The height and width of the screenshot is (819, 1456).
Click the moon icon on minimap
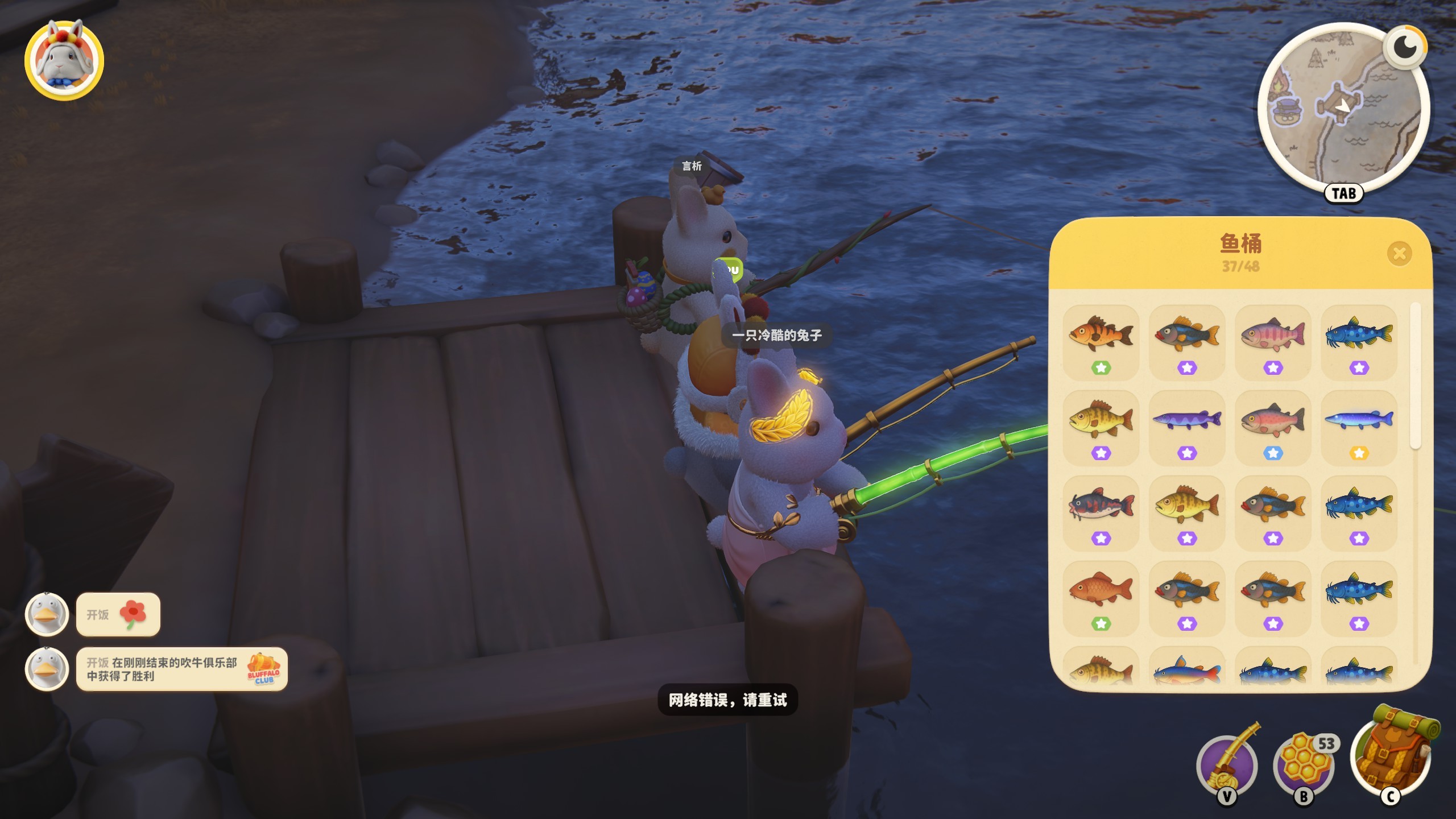pos(1405,47)
